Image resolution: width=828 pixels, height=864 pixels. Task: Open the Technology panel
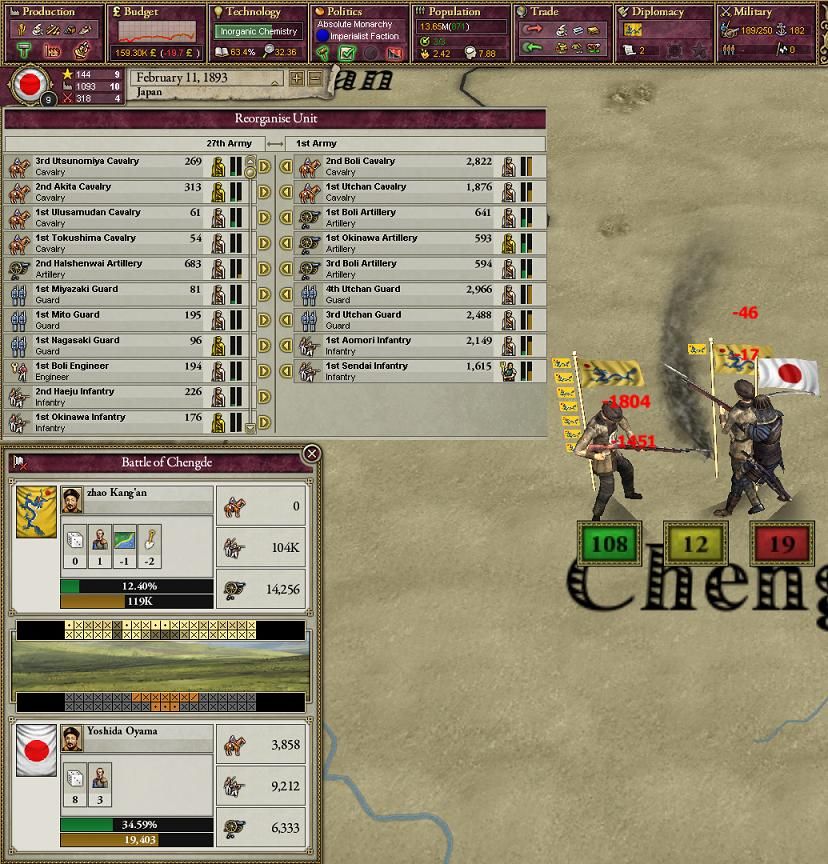point(256,13)
